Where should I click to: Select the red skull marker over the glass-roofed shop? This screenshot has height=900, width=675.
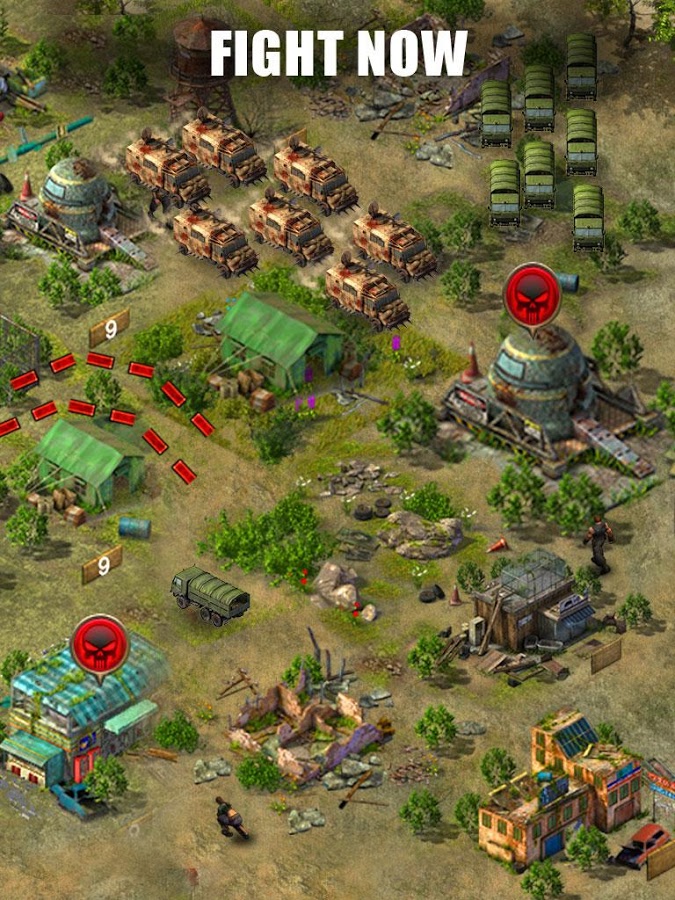[x=99, y=644]
